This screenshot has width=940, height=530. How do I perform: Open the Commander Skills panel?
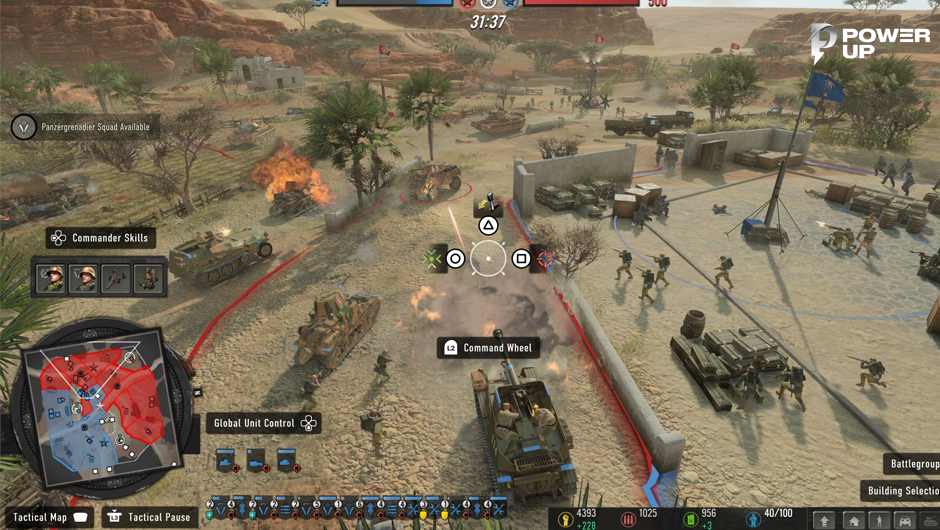[100, 238]
